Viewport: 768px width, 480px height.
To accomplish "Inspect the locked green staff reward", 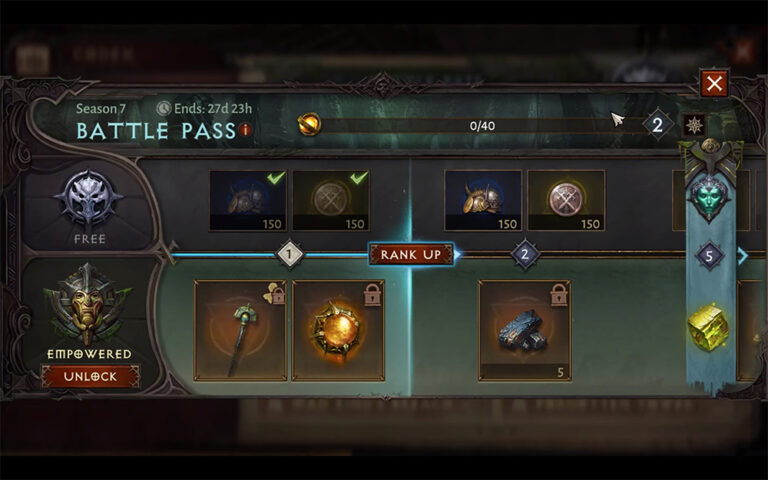I will point(239,330).
